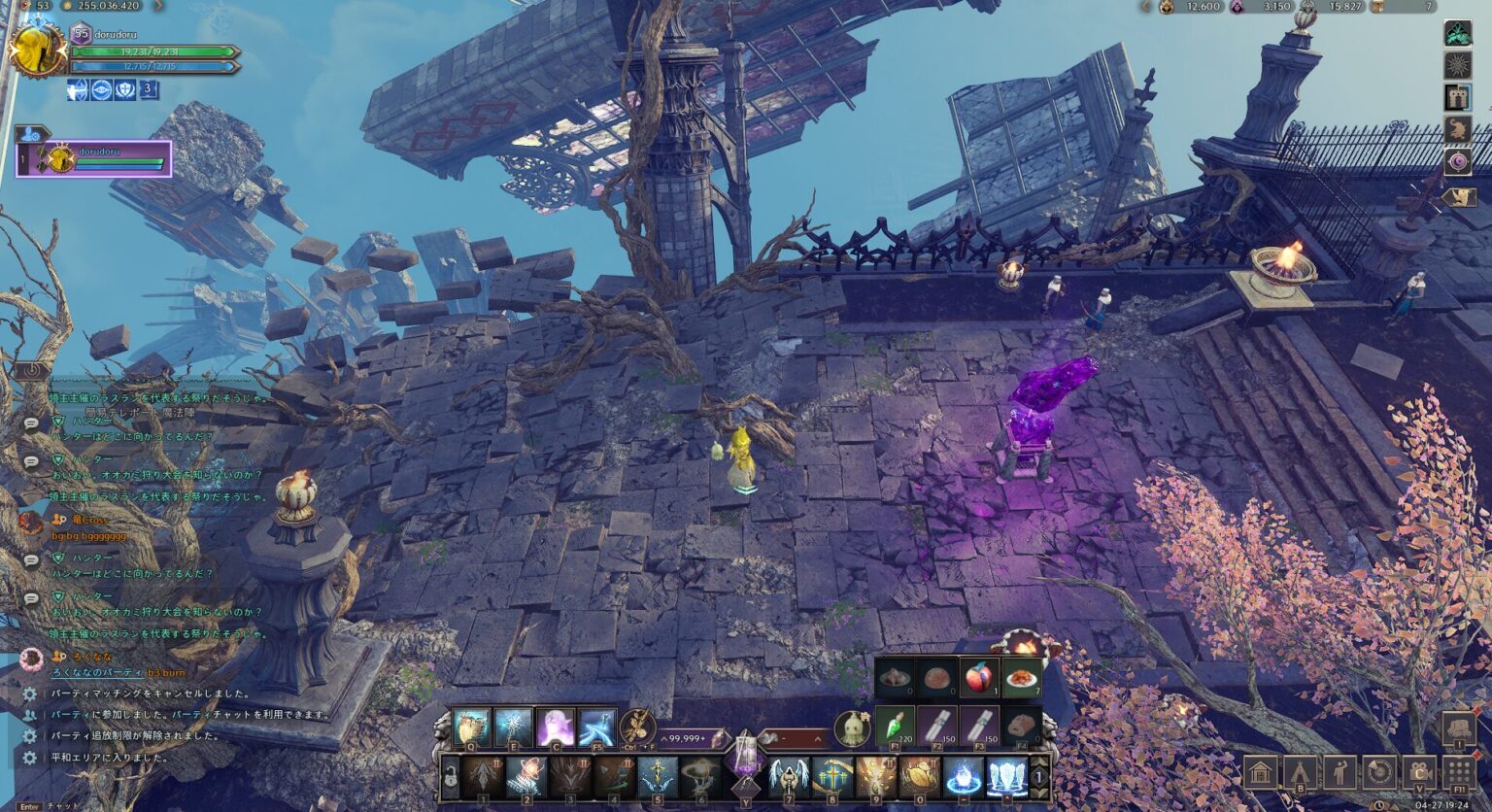The height and width of the screenshot is (812, 1492).
Task: Activate the winged angel skill
Action: point(789,777)
